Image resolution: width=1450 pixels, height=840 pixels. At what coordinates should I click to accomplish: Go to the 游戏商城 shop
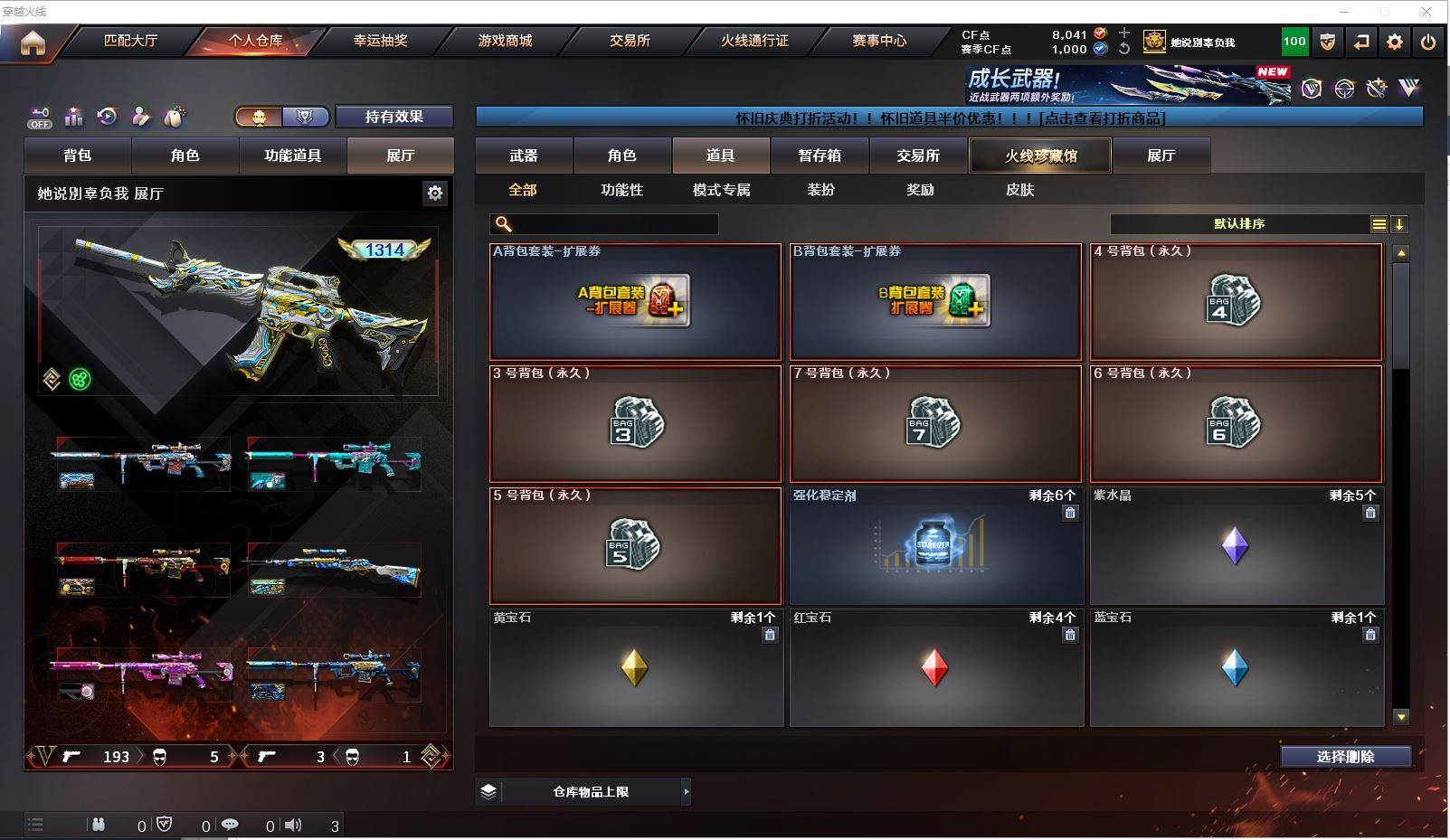click(505, 41)
